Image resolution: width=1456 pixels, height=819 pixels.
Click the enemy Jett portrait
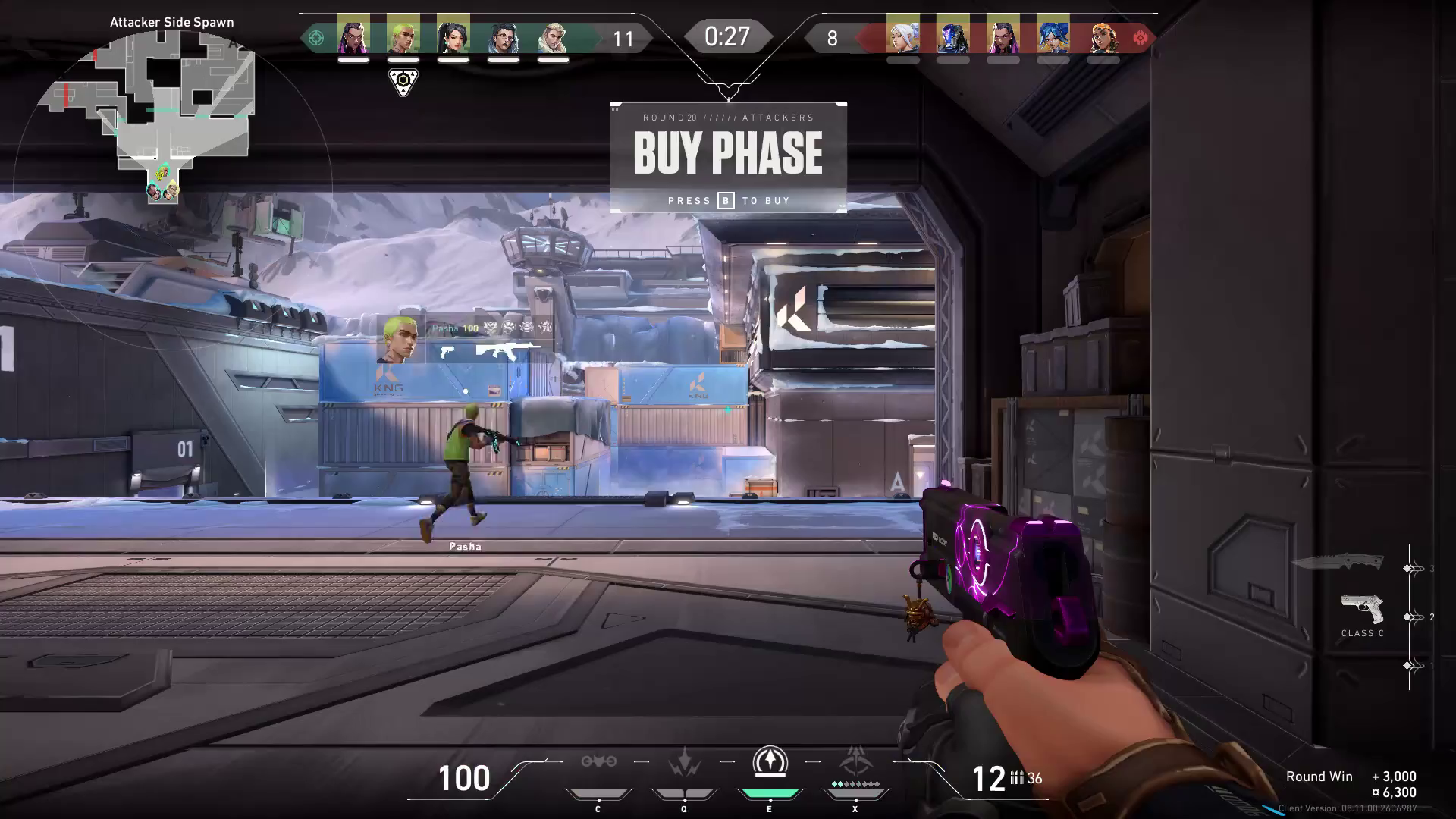pyautogui.click(x=902, y=34)
